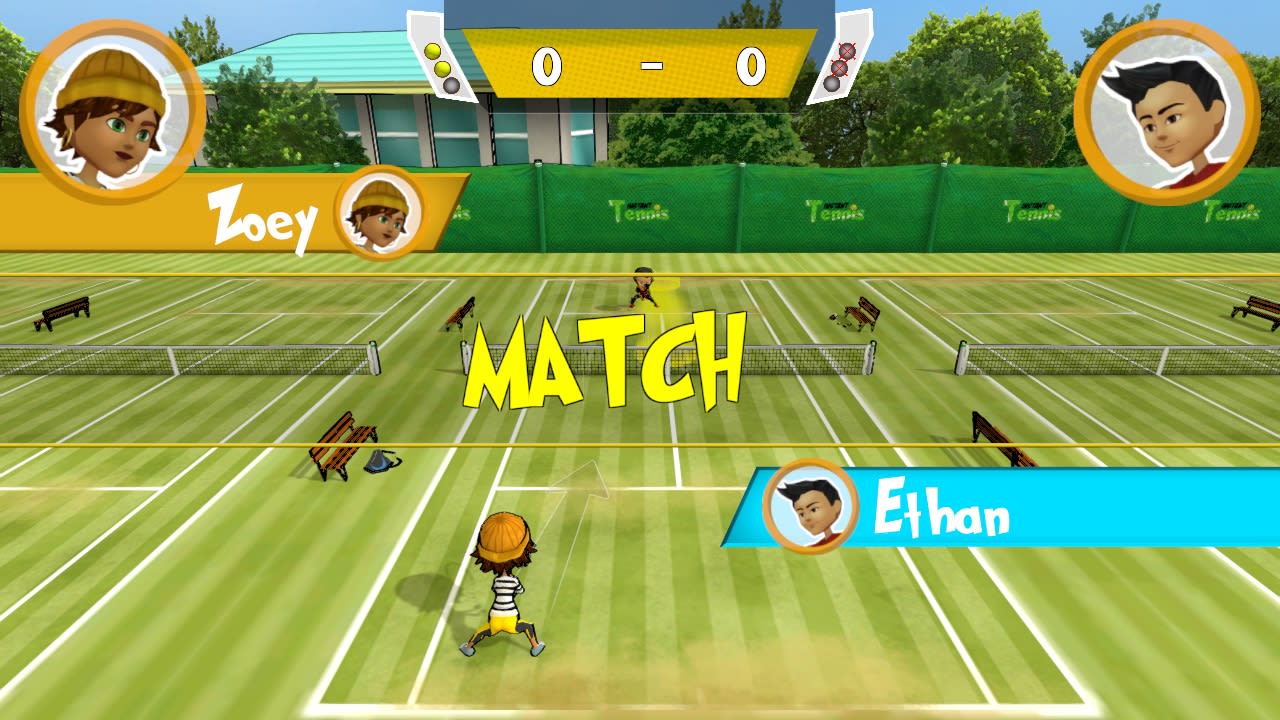The width and height of the screenshot is (1280, 720).
Task: Toggle Ethan's middle set marker ball
Action: click(x=840, y=68)
